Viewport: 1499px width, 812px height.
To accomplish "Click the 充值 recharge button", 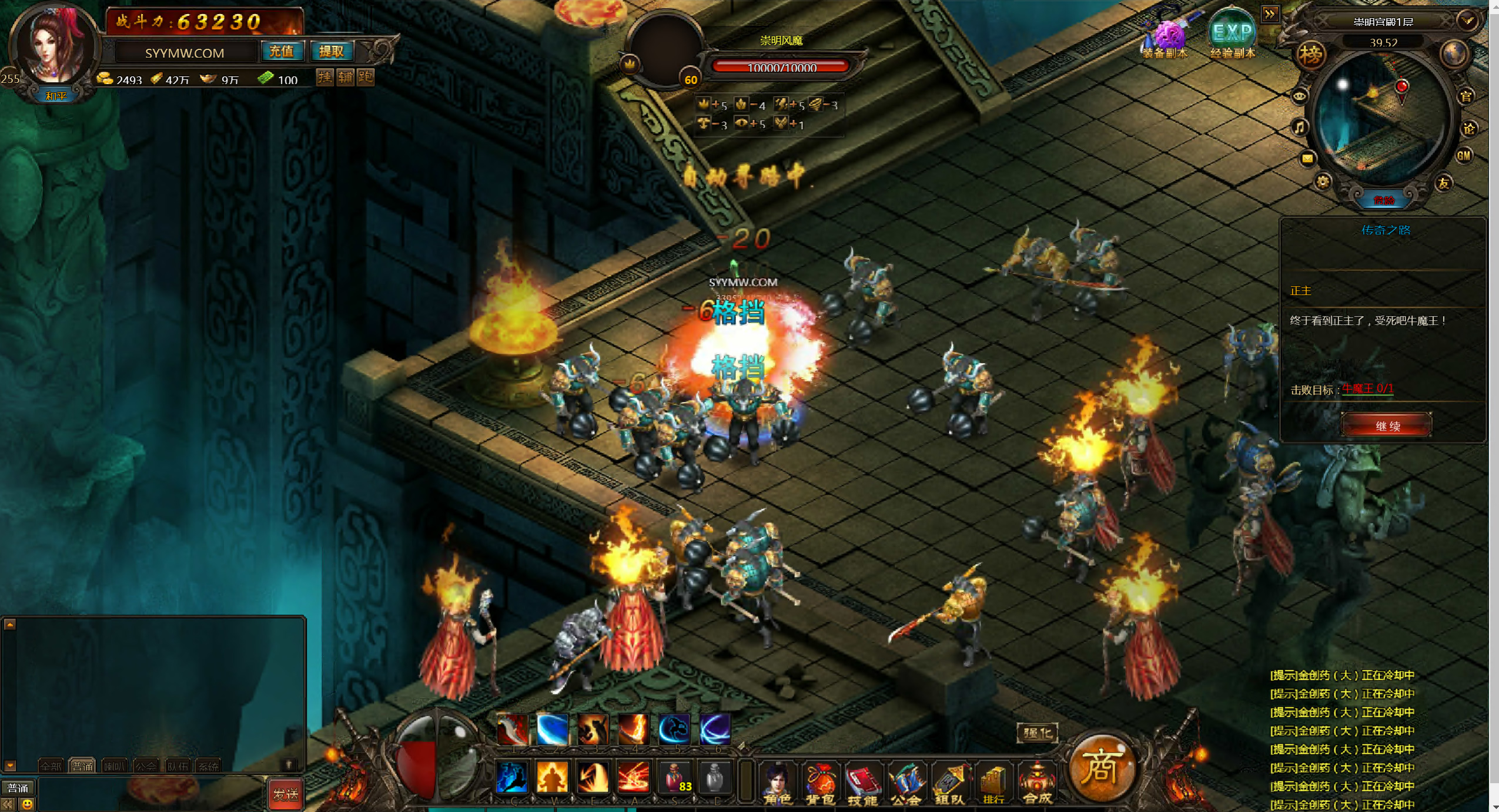I will tap(281, 52).
